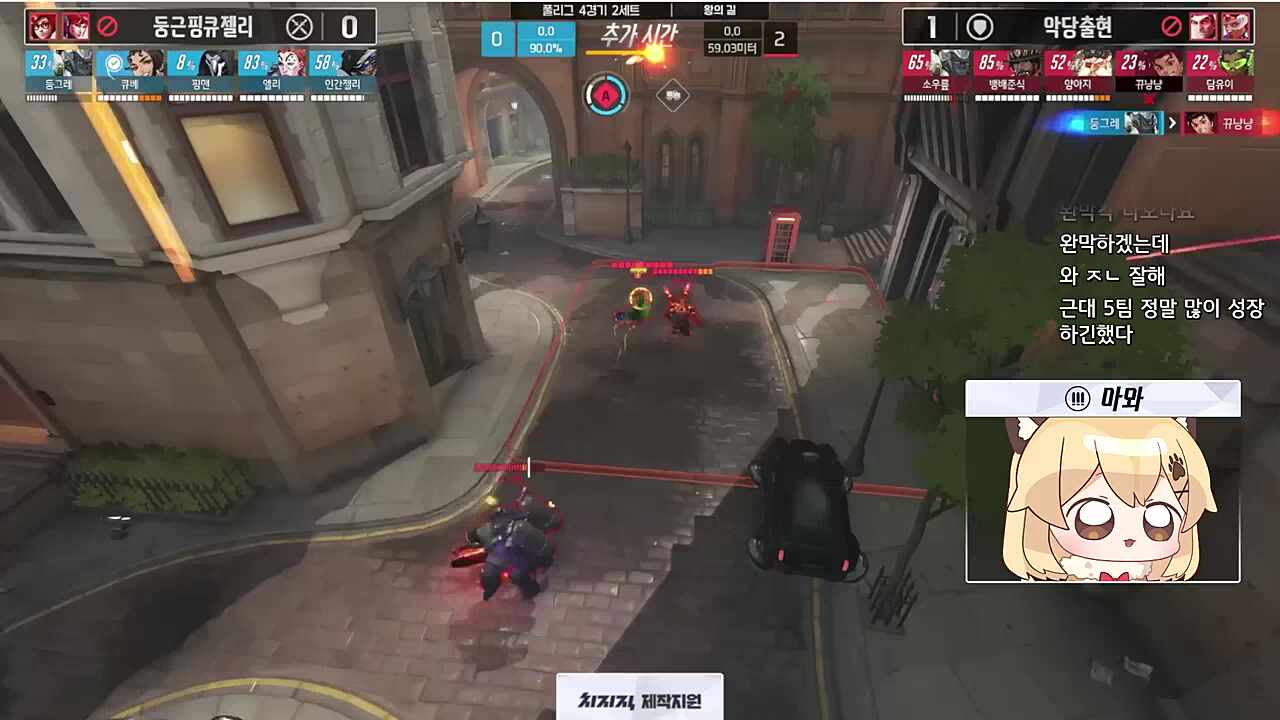The width and height of the screenshot is (1280, 720).
Task: Select player 엘리 in the blue team roster
Action: (x=272, y=72)
